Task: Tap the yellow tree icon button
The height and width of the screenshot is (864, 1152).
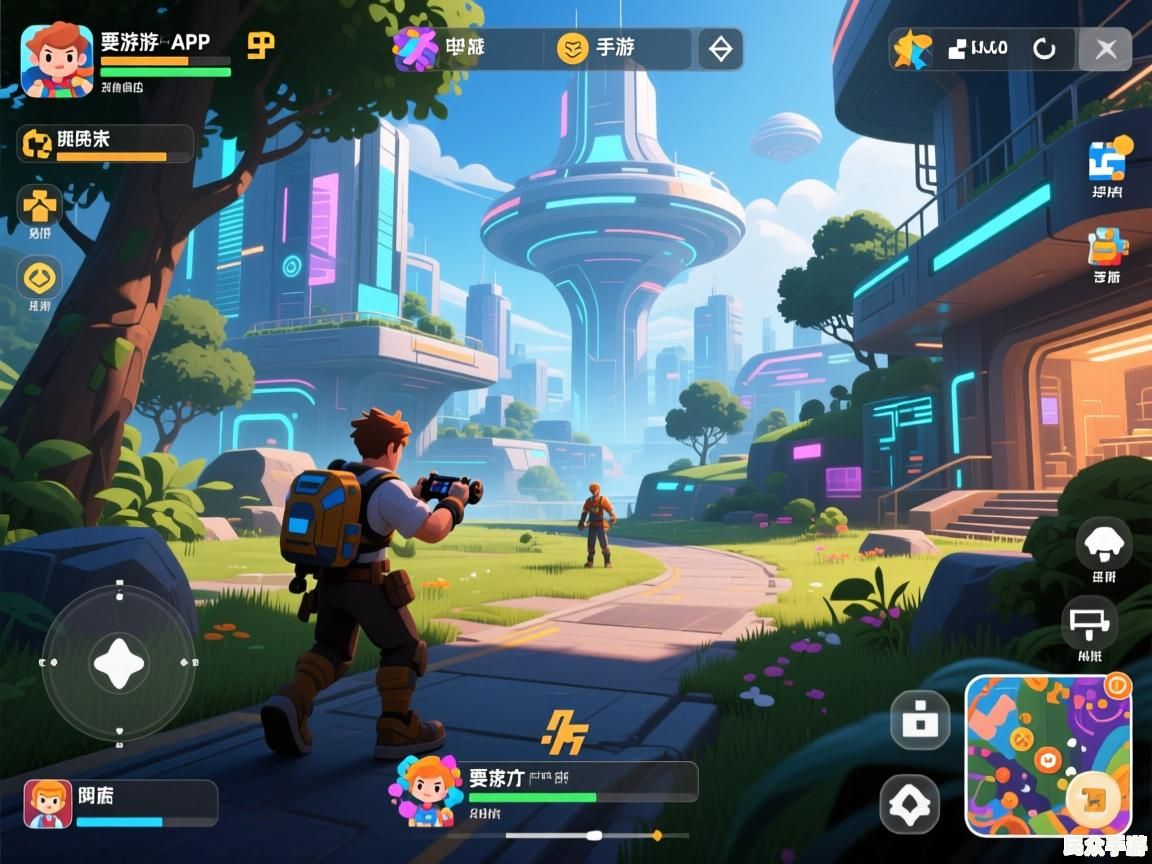Action: (40, 206)
